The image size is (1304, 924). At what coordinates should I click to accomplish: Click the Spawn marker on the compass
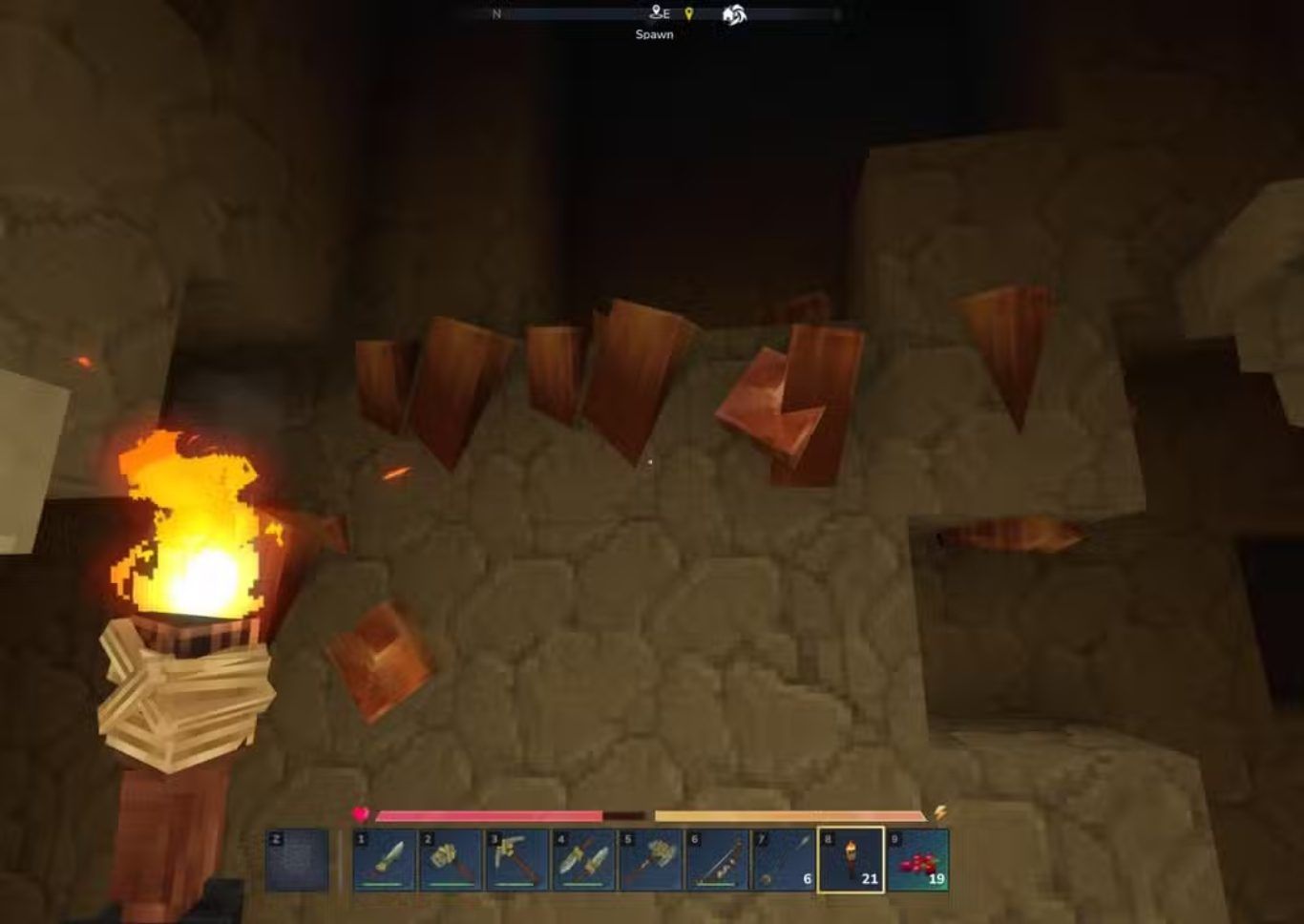pyautogui.click(x=659, y=14)
